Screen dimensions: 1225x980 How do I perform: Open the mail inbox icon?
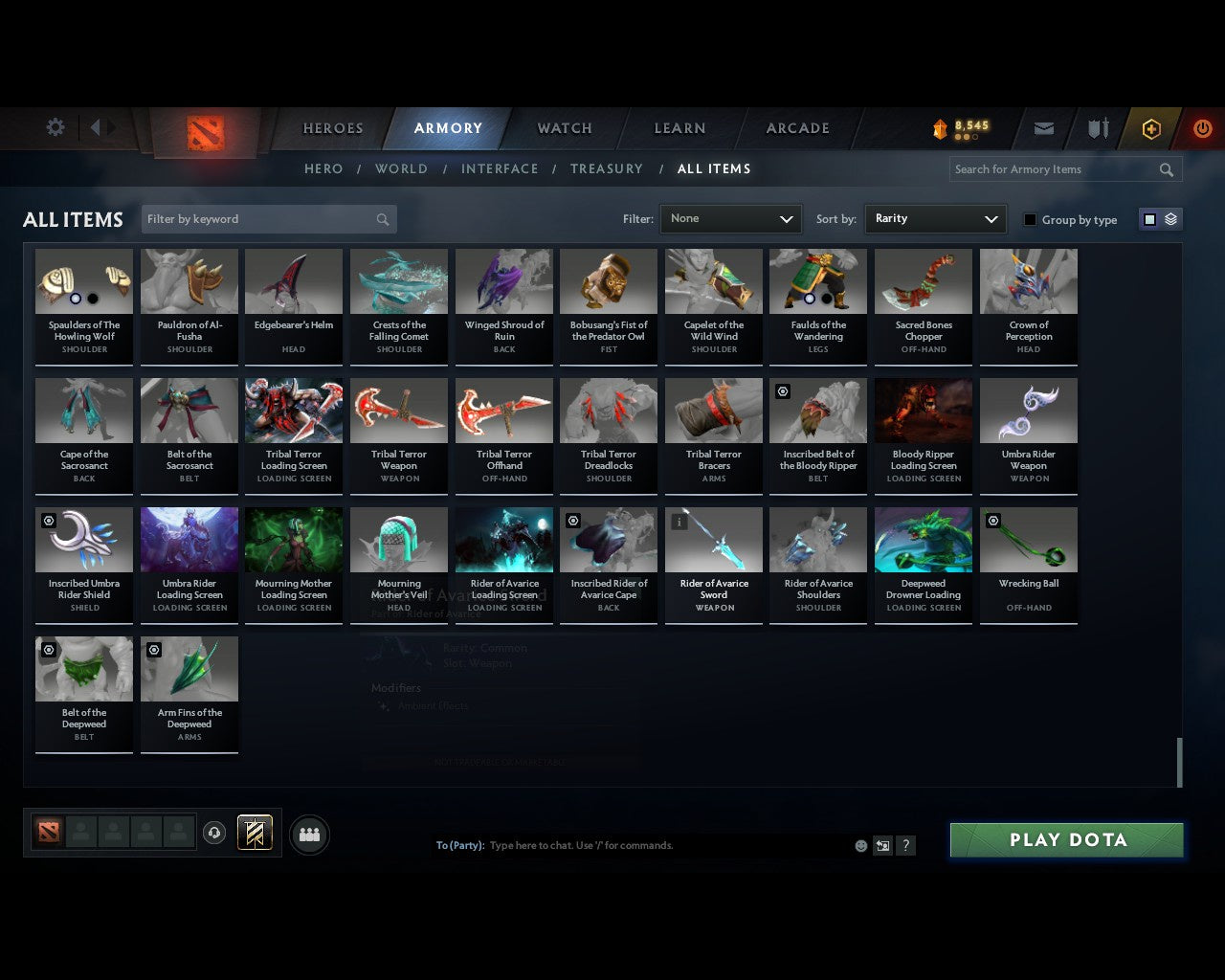[x=1043, y=128]
